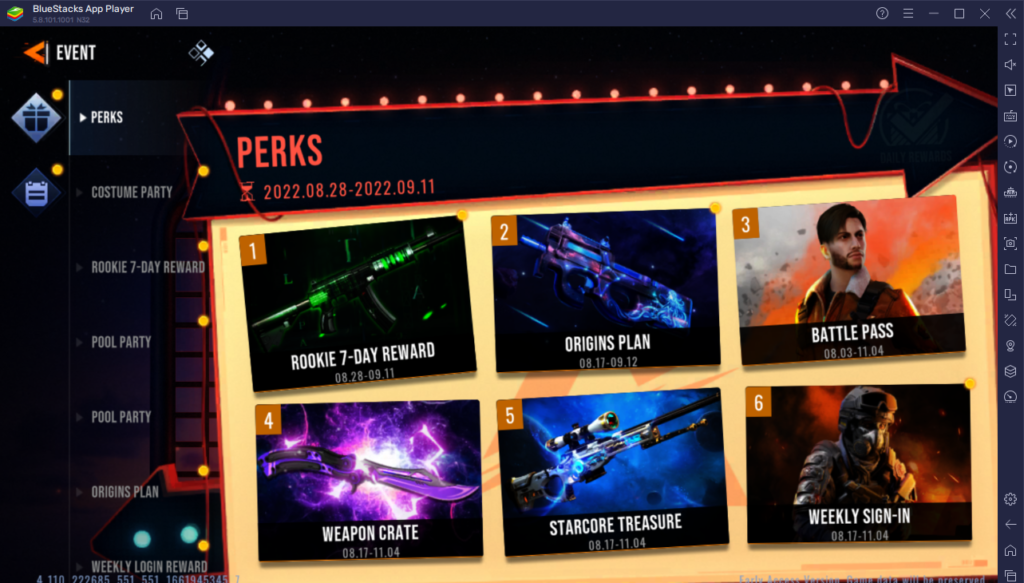Click the diamond emblem icon in header
The width and height of the screenshot is (1024, 583).
(201, 53)
